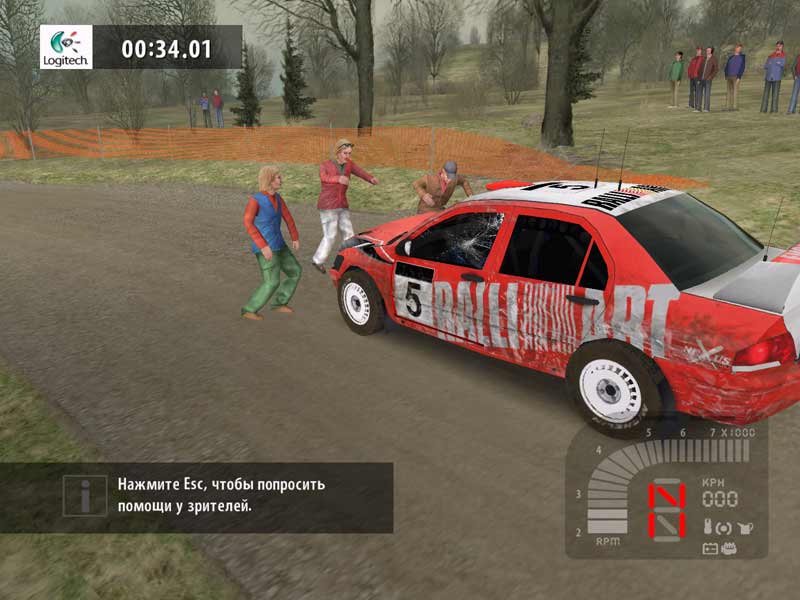This screenshot has width=800, height=600.
Task: Click the battery warning icon
Action: [x=710, y=547]
